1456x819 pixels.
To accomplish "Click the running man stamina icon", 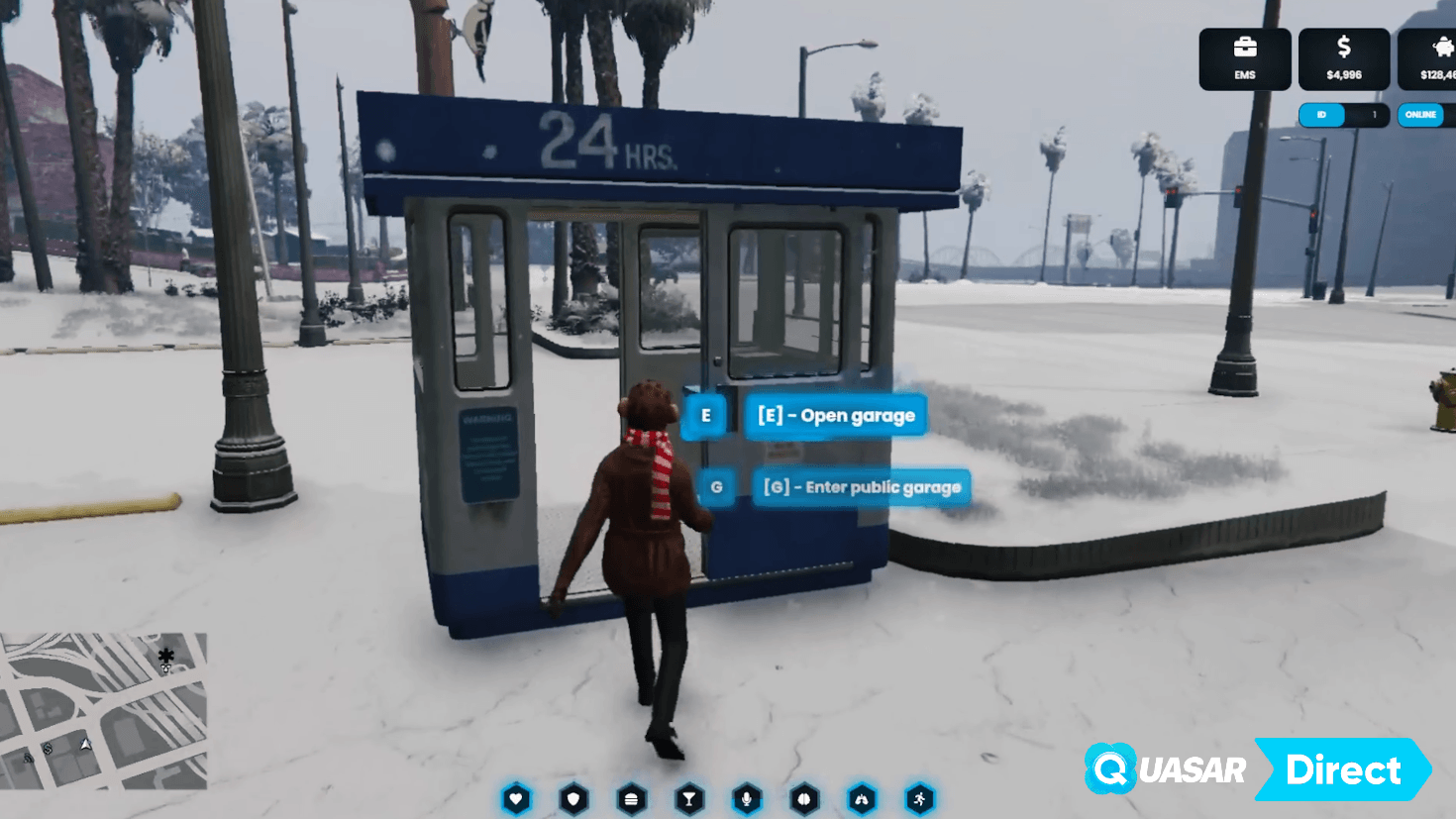I will [x=919, y=798].
